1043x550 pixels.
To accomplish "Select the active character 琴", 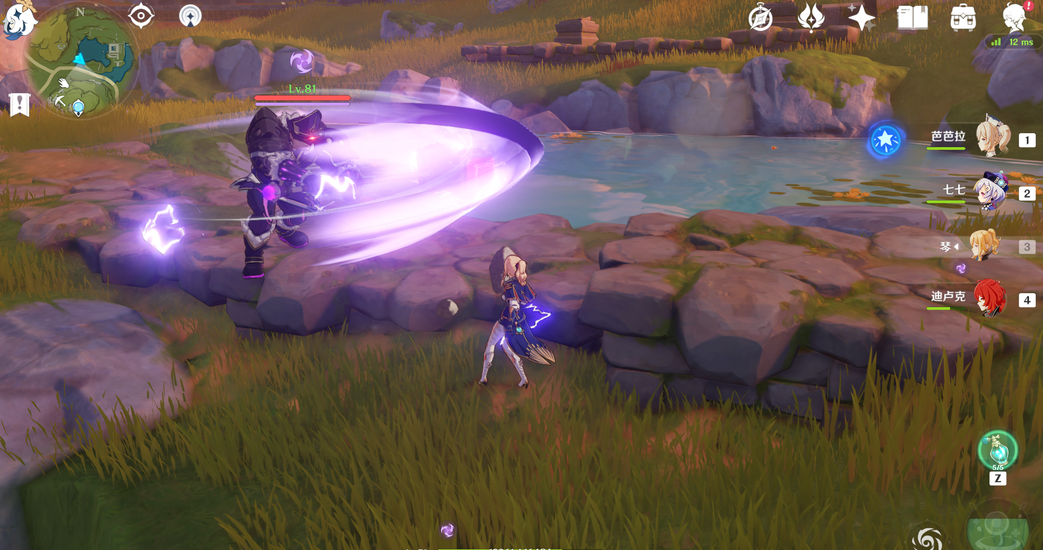I will click(x=985, y=246).
